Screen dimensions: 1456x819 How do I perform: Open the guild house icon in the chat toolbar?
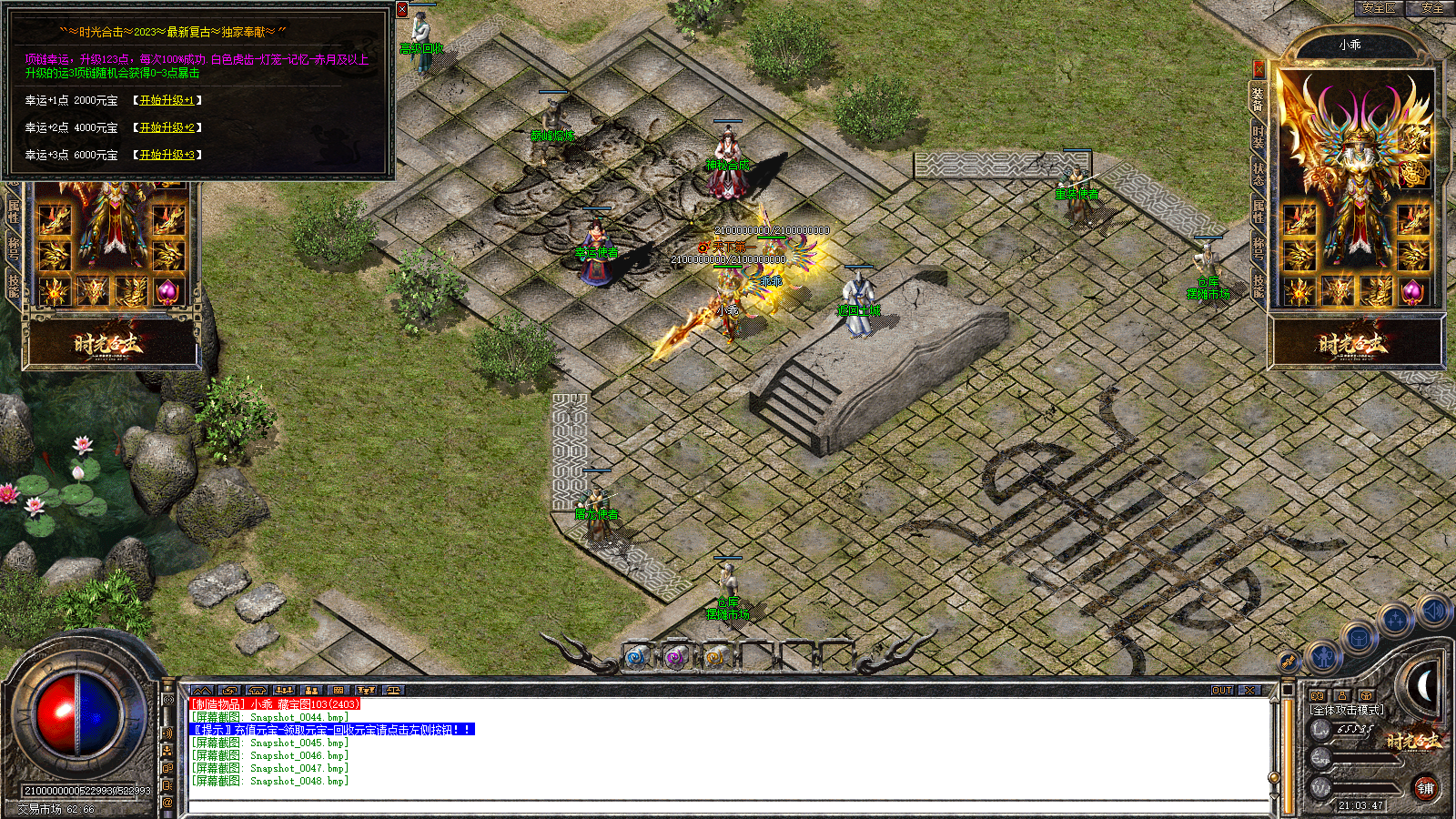[258, 690]
